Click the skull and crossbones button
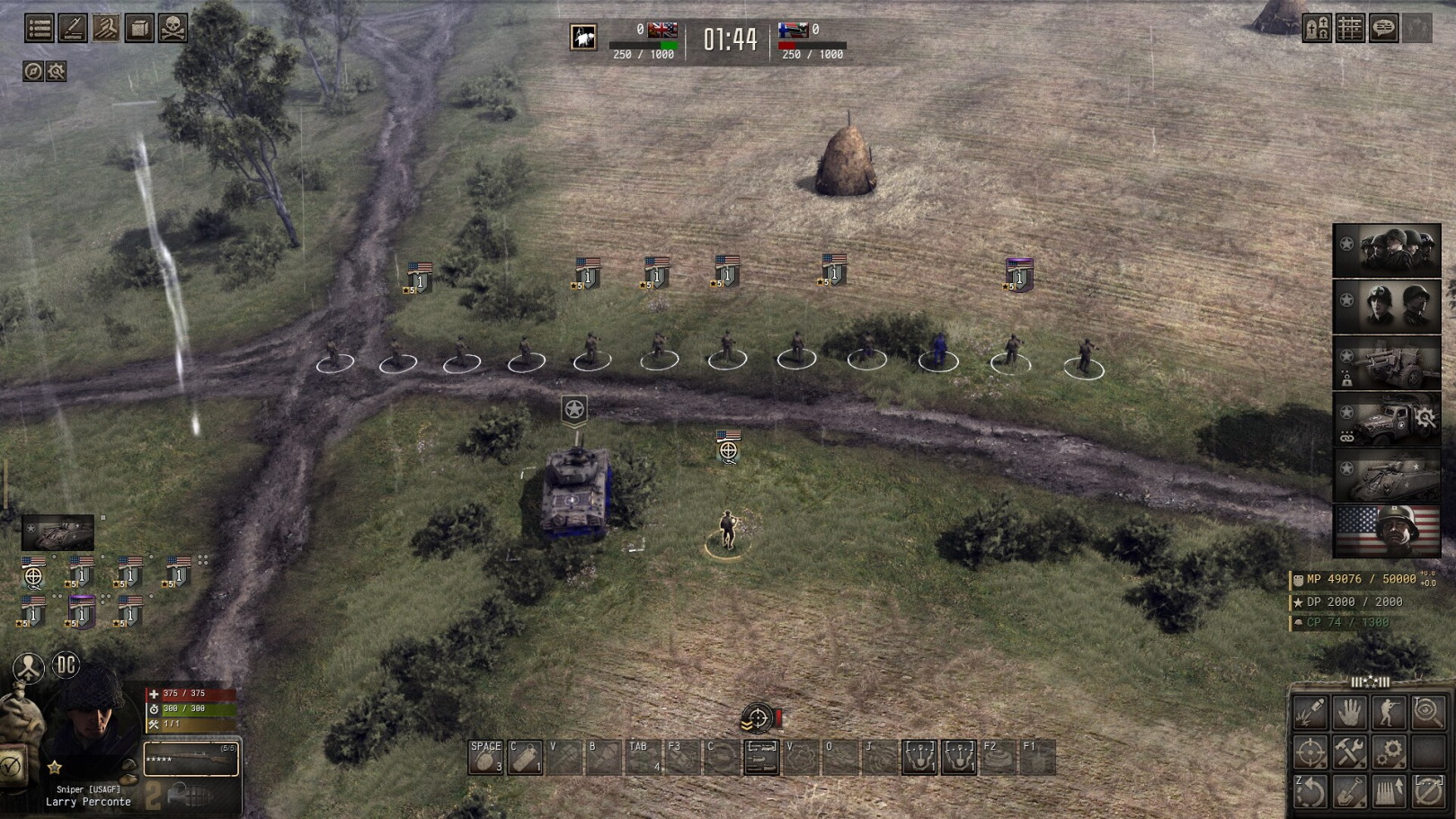The width and height of the screenshot is (1456, 819). pos(173,29)
